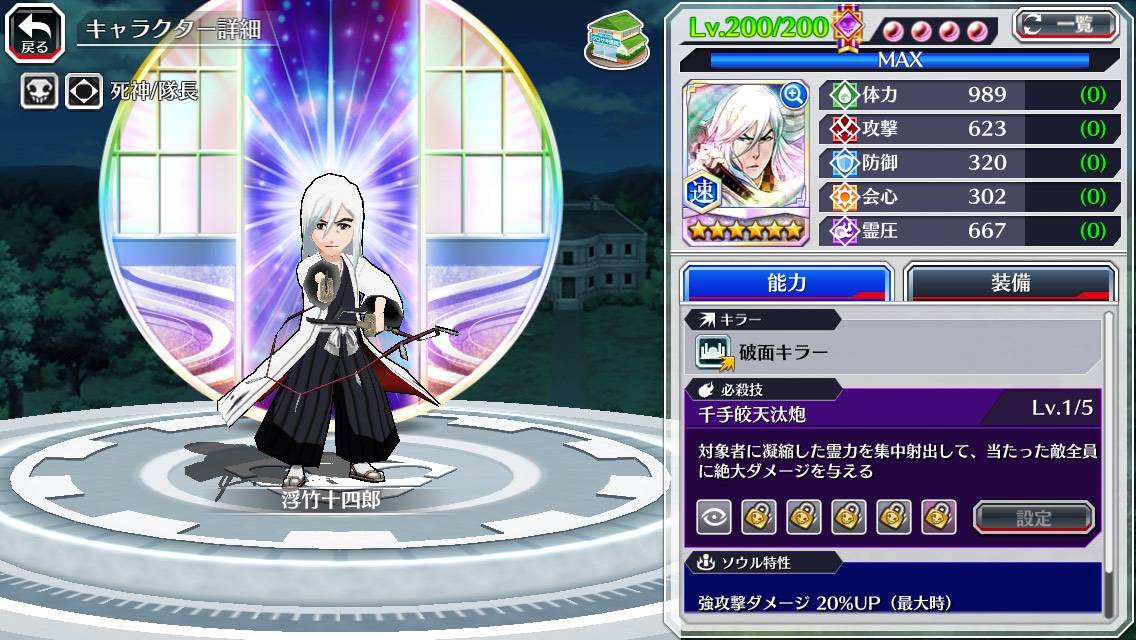Image resolution: width=1136 pixels, height=640 pixels.
Task: Click the 設定 button for special move
Action: point(1034,517)
